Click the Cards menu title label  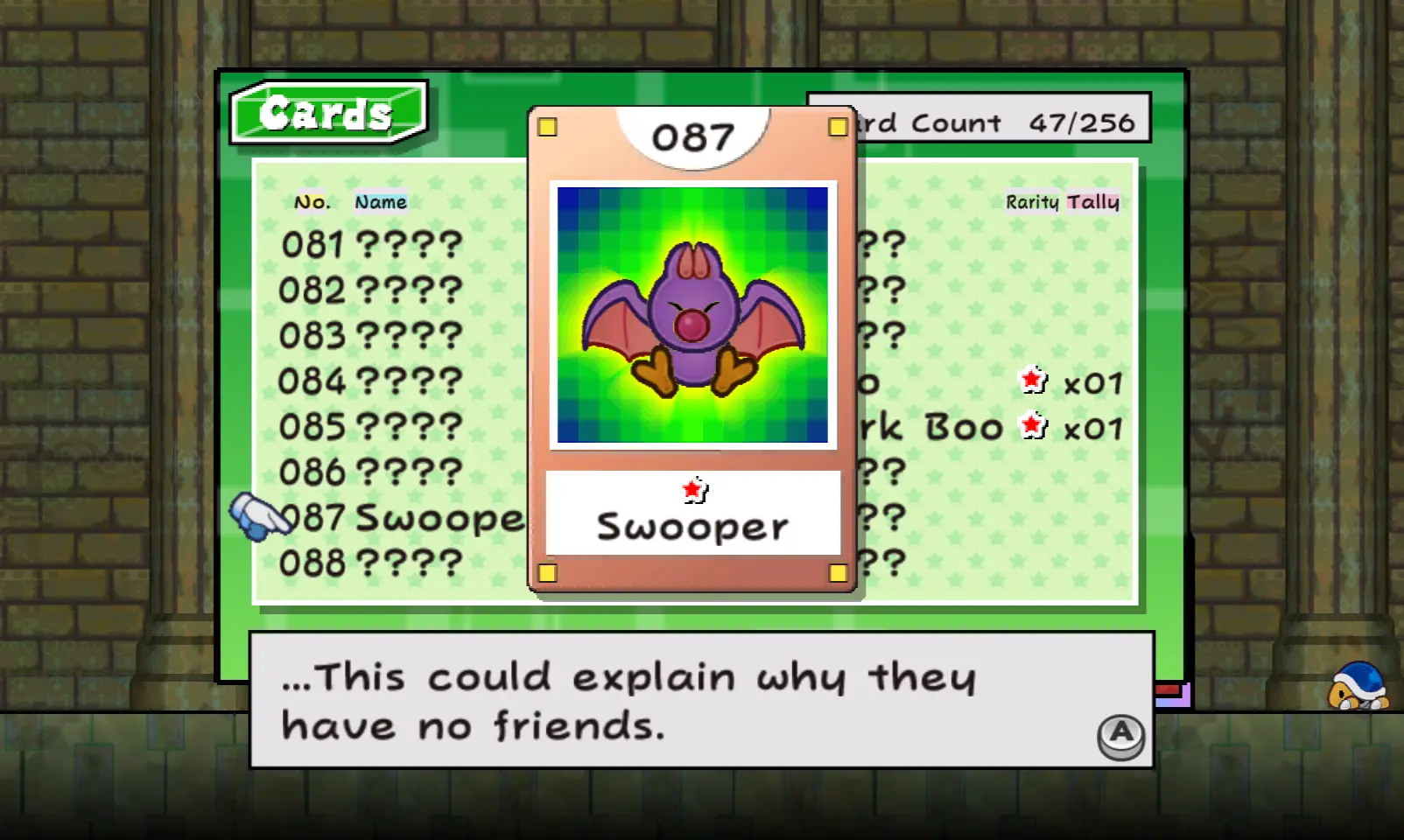(x=326, y=113)
